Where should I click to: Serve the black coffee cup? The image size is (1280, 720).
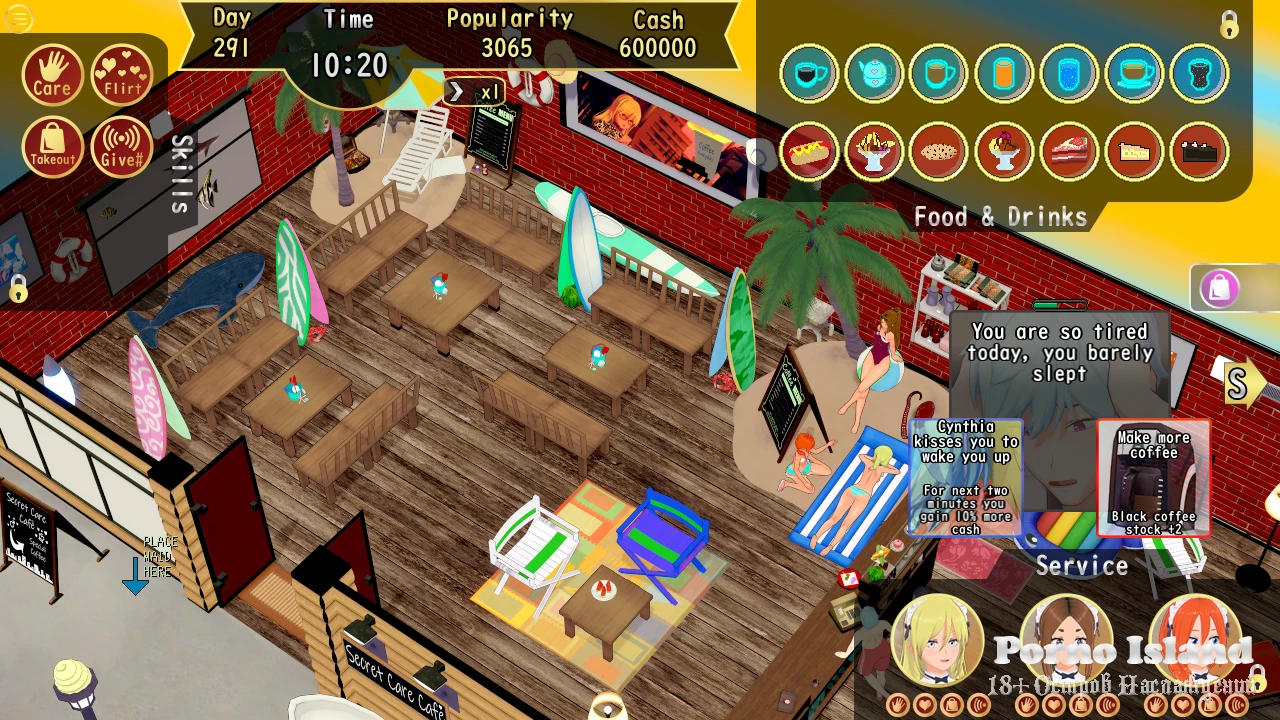click(x=809, y=73)
